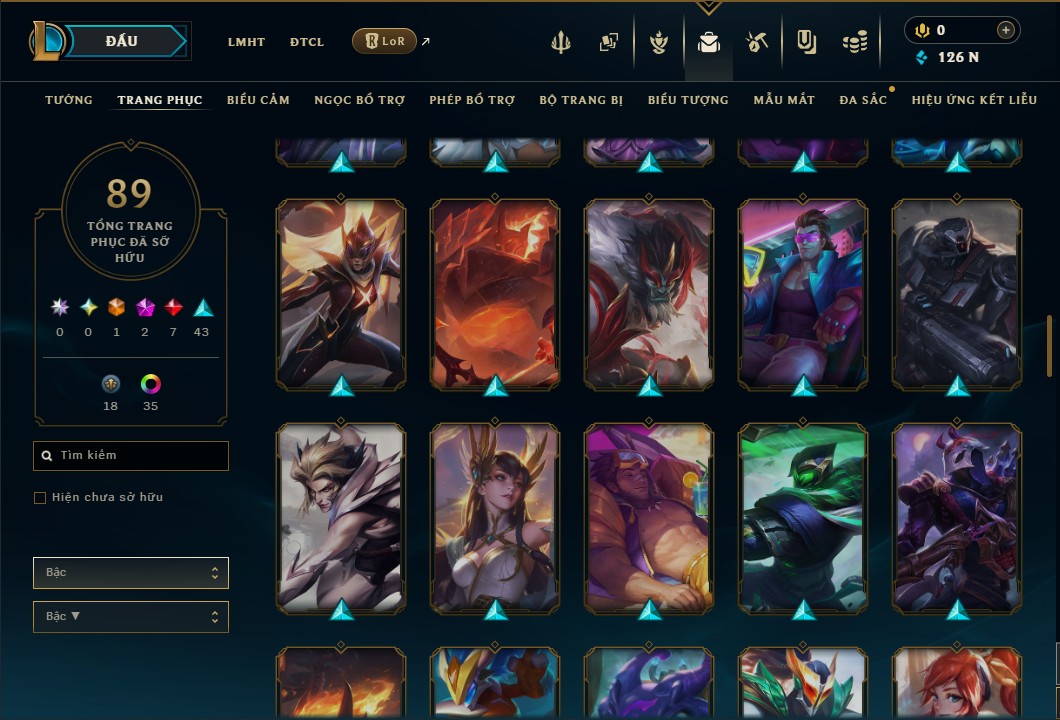The width and height of the screenshot is (1060, 720).
Task: Show the BỘ TRANG BỊ tab
Action: pyautogui.click(x=581, y=100)
